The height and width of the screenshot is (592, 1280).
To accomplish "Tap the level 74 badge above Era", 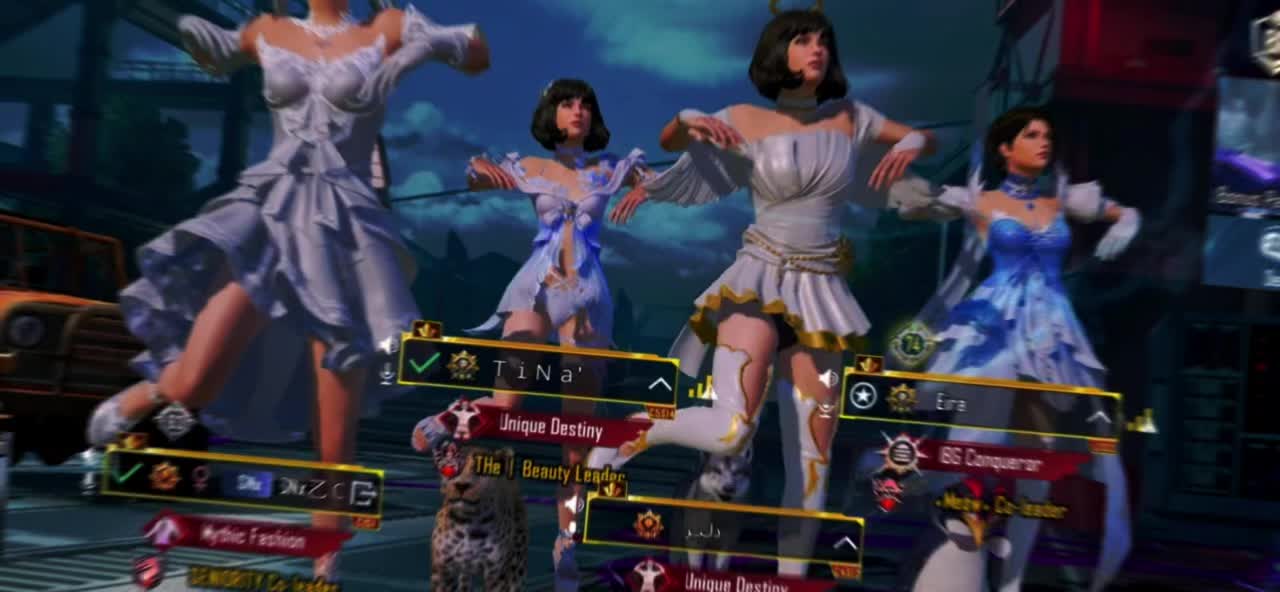I will pyautogui.click(x=911, y=345).
